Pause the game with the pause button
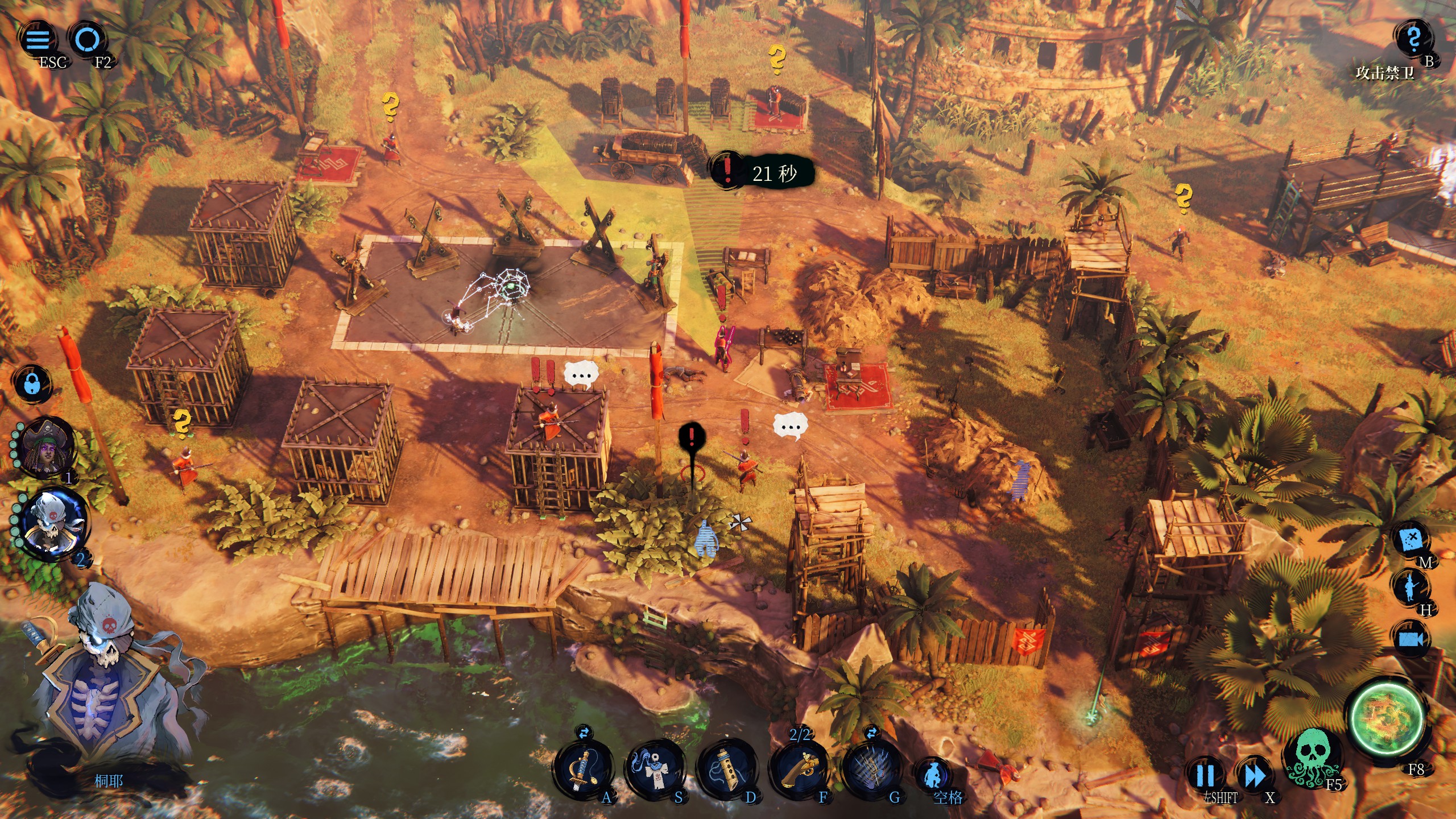This screenshot has height=819, width=1456. 1205,775
